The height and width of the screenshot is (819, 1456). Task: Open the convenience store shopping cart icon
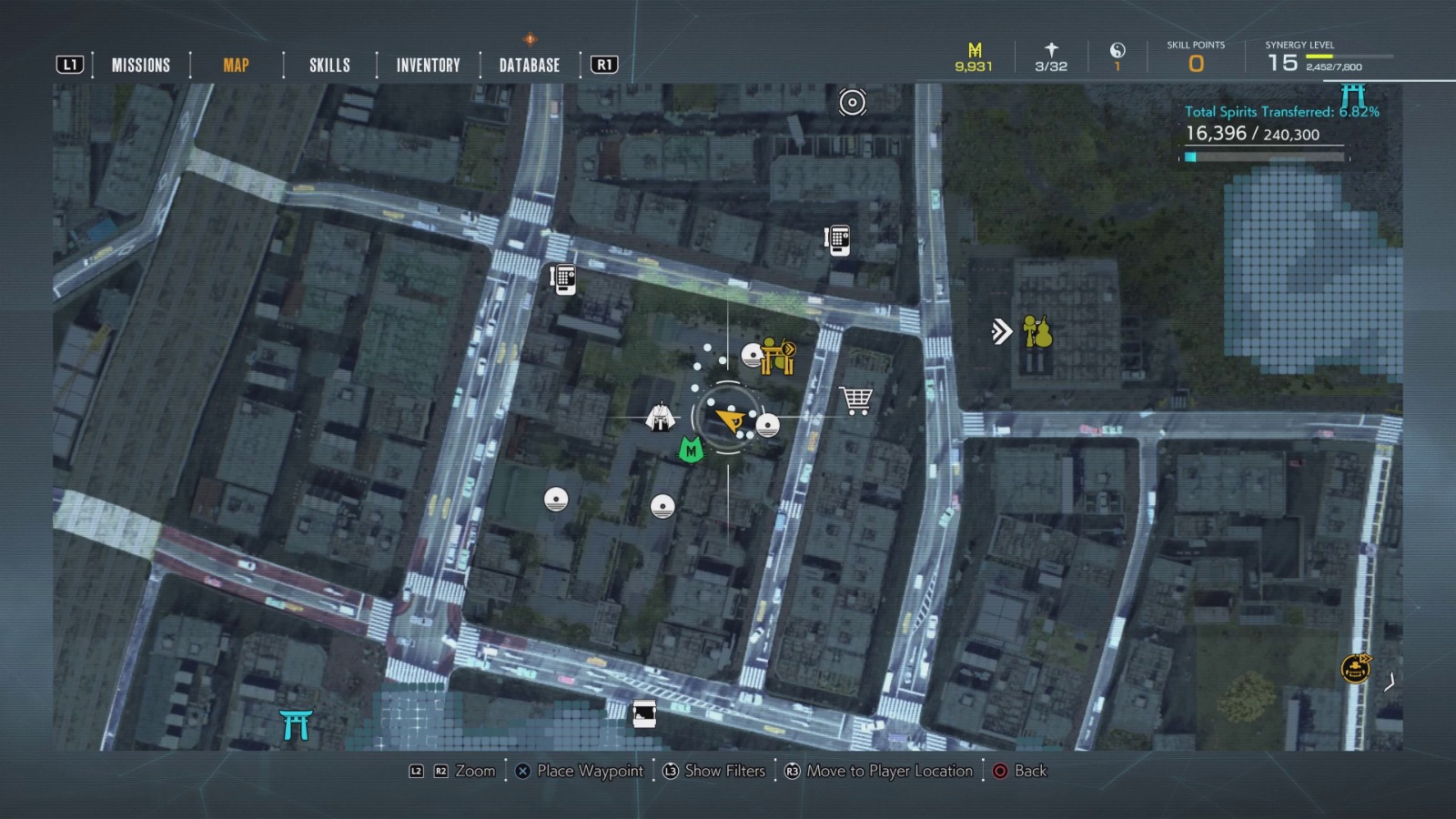pos(854,399)
